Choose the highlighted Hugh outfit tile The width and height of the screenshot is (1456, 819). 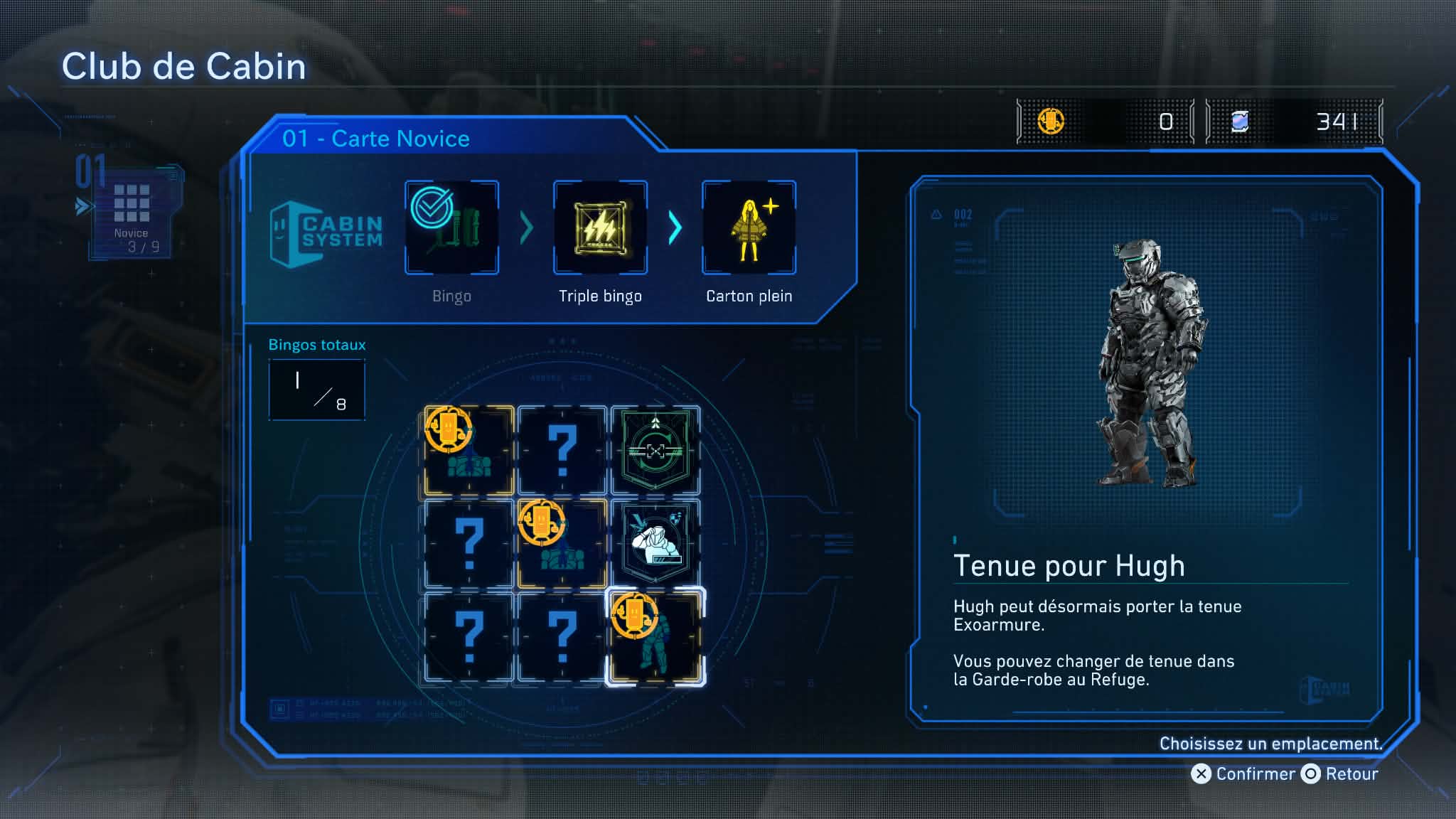tap(655, 637)
